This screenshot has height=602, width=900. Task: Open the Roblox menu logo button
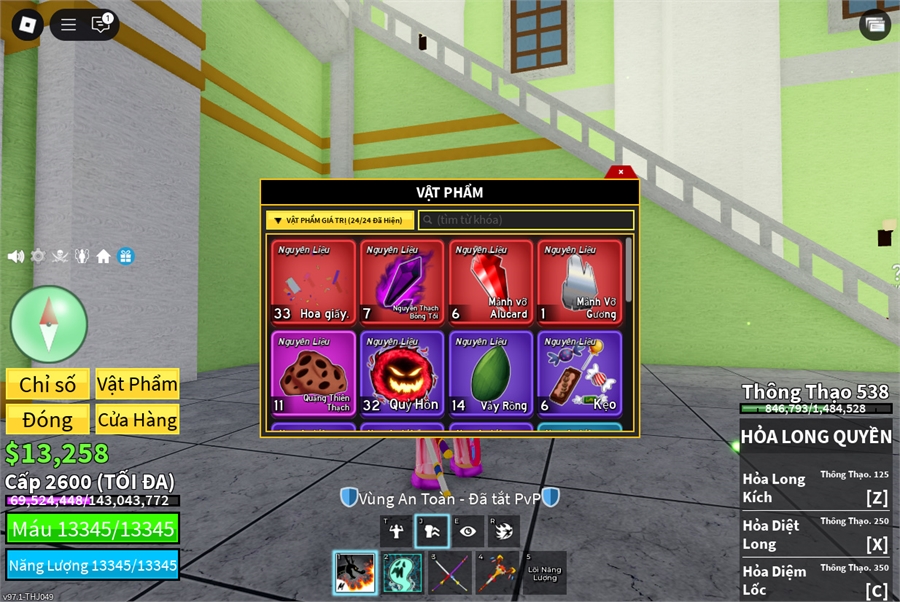(27, 25)
